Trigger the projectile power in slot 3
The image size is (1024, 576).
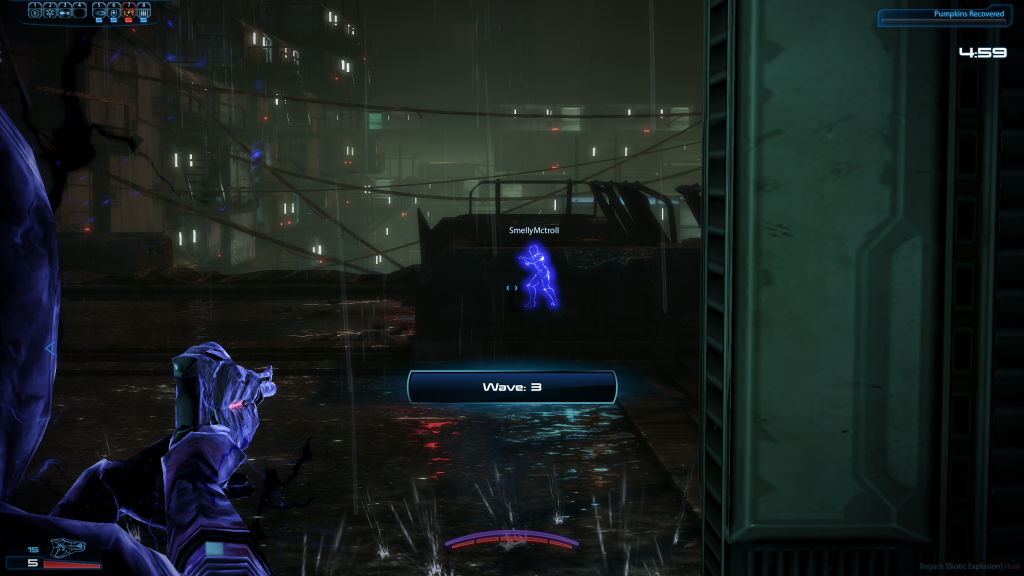65,13
